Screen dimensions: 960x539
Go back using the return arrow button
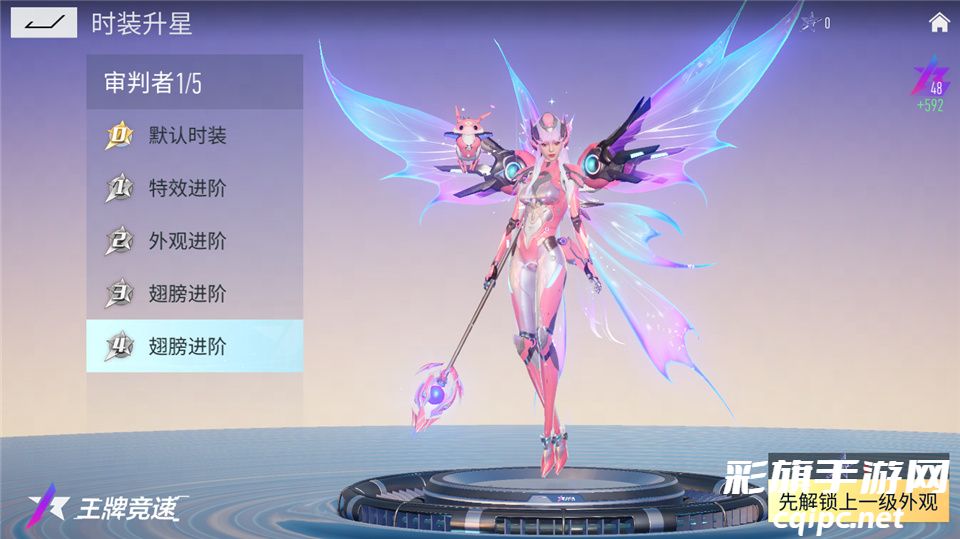(x=44, y=22)
